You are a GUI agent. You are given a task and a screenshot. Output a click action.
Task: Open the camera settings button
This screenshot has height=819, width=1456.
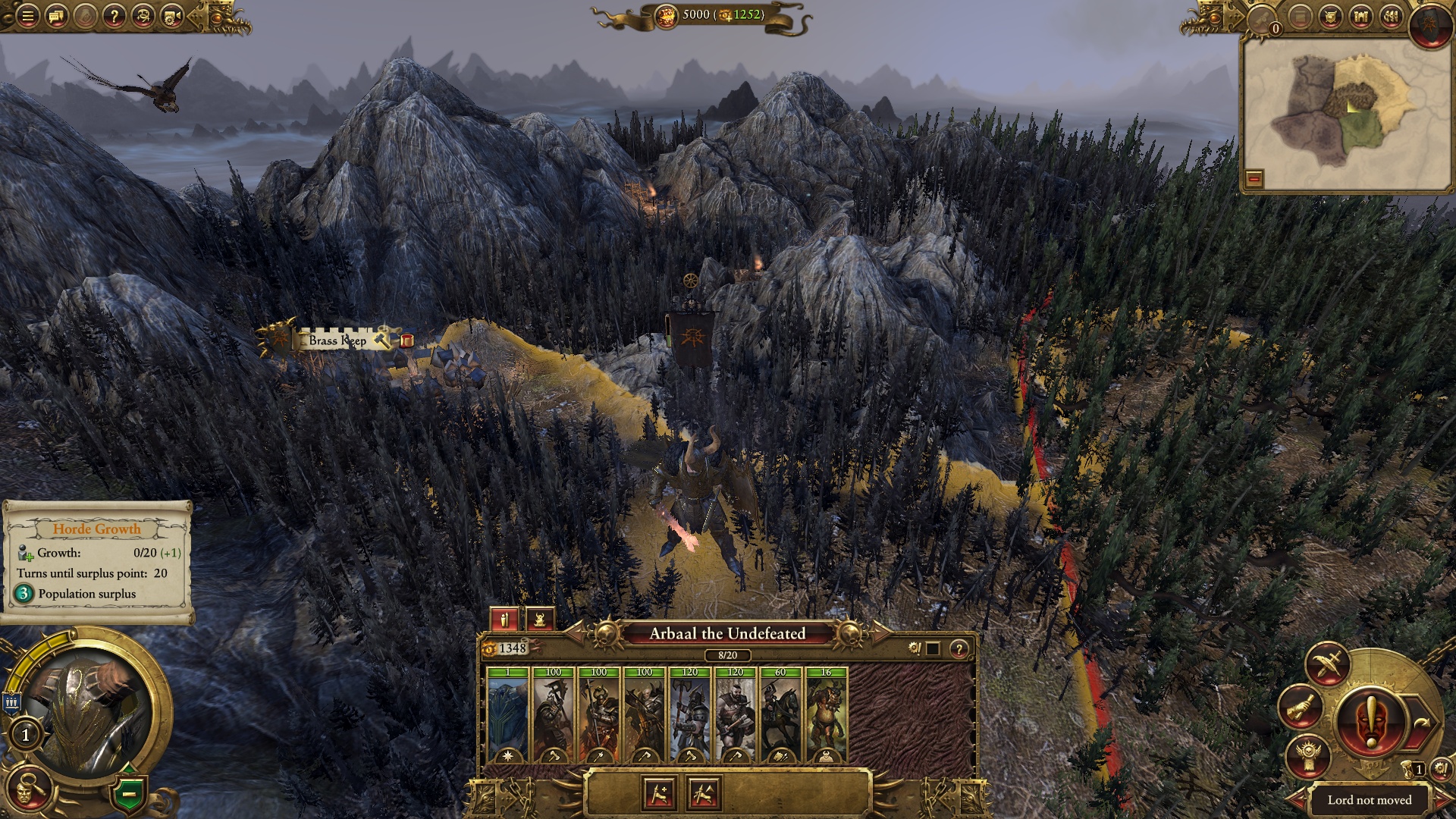172,16
